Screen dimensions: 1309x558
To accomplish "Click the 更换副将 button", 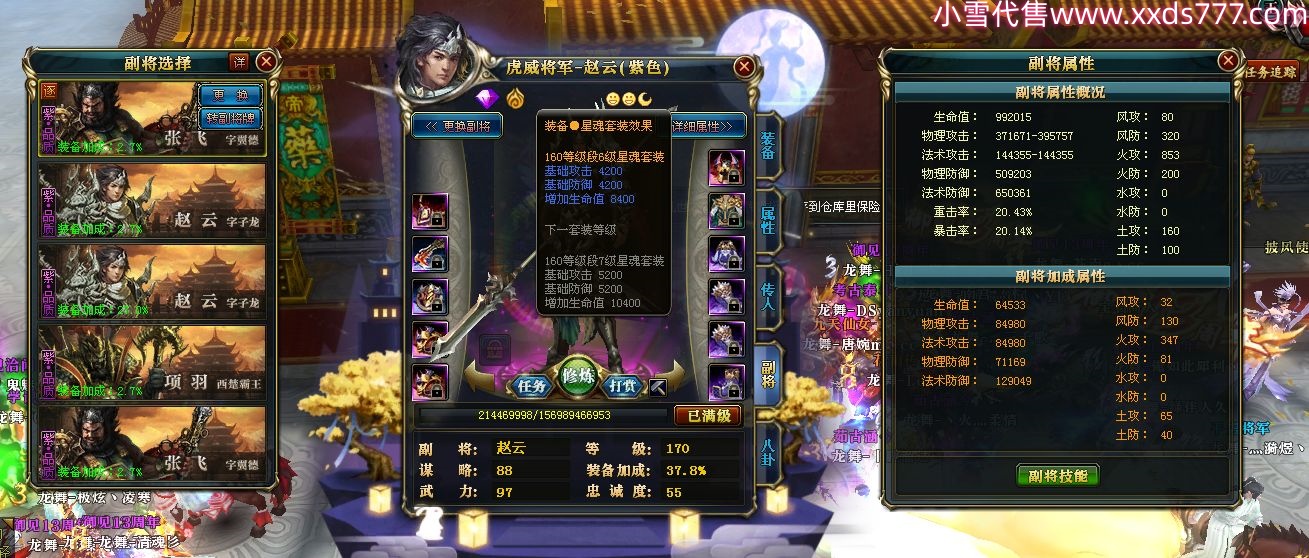I will coord(458,126).
